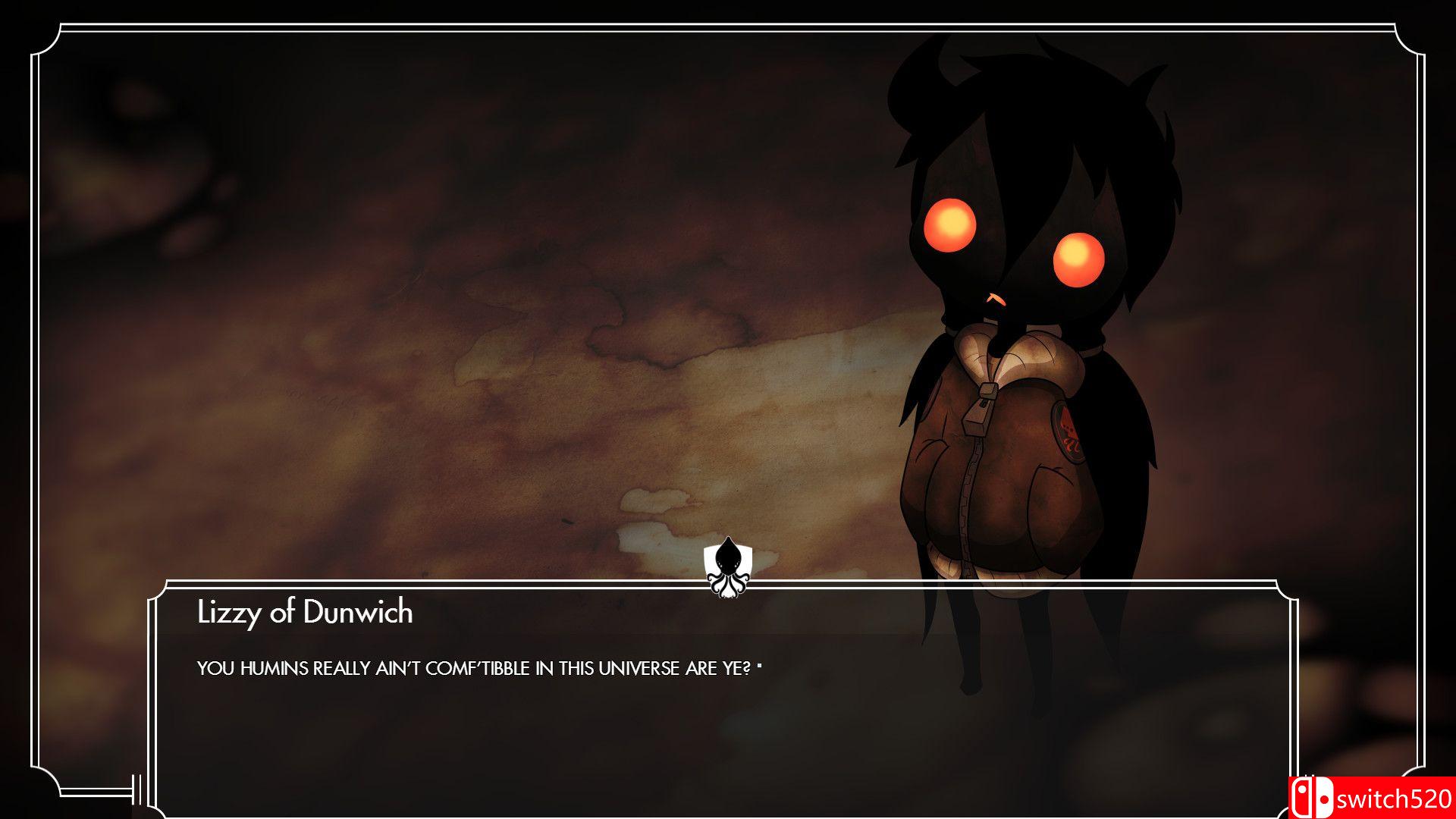Click Lizzy's left glowing orange eye

click(x=950, y=224)
